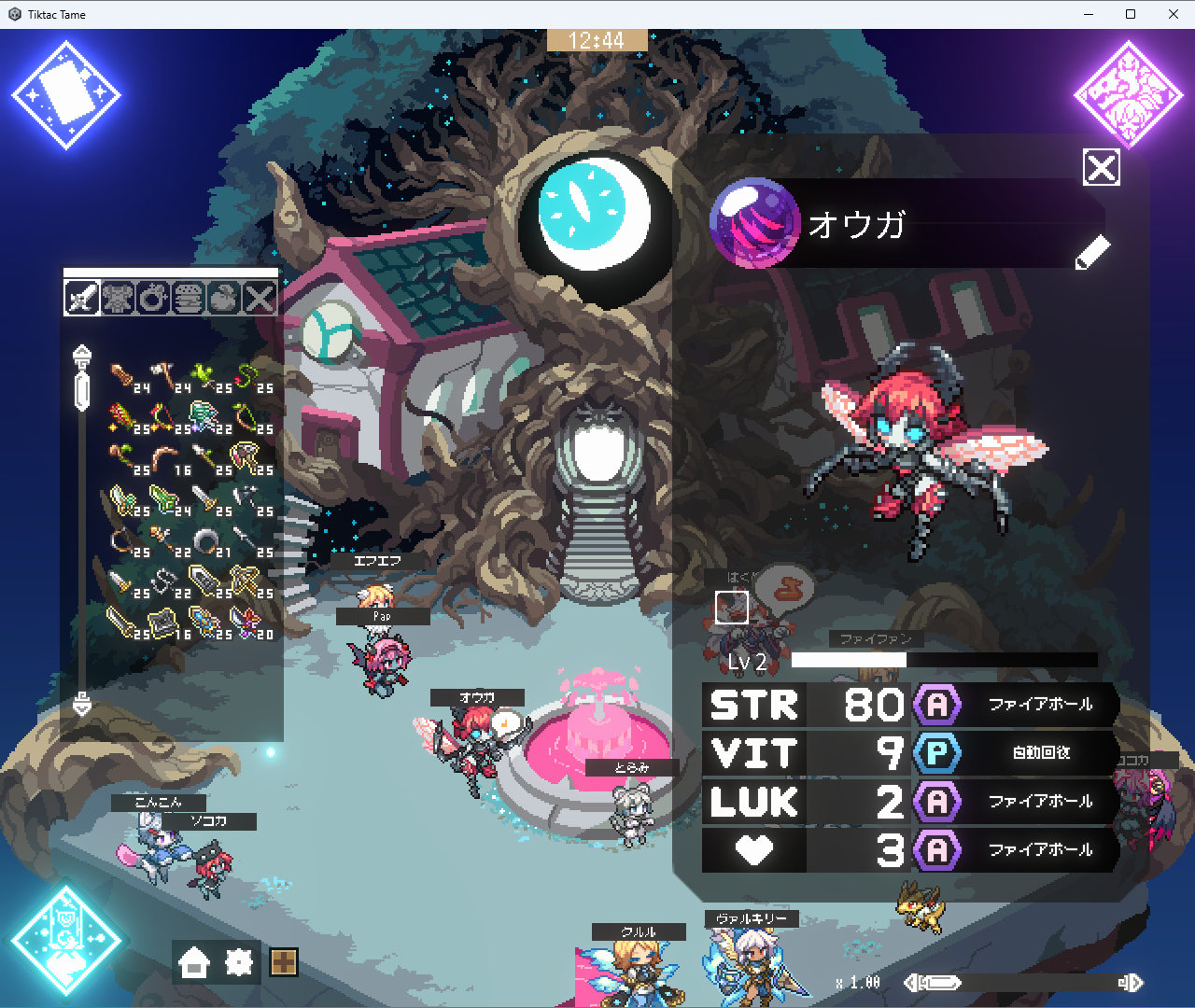Click the game speed slider bar
The height and width of the screenshot is (1008, 1195).
1027,983
